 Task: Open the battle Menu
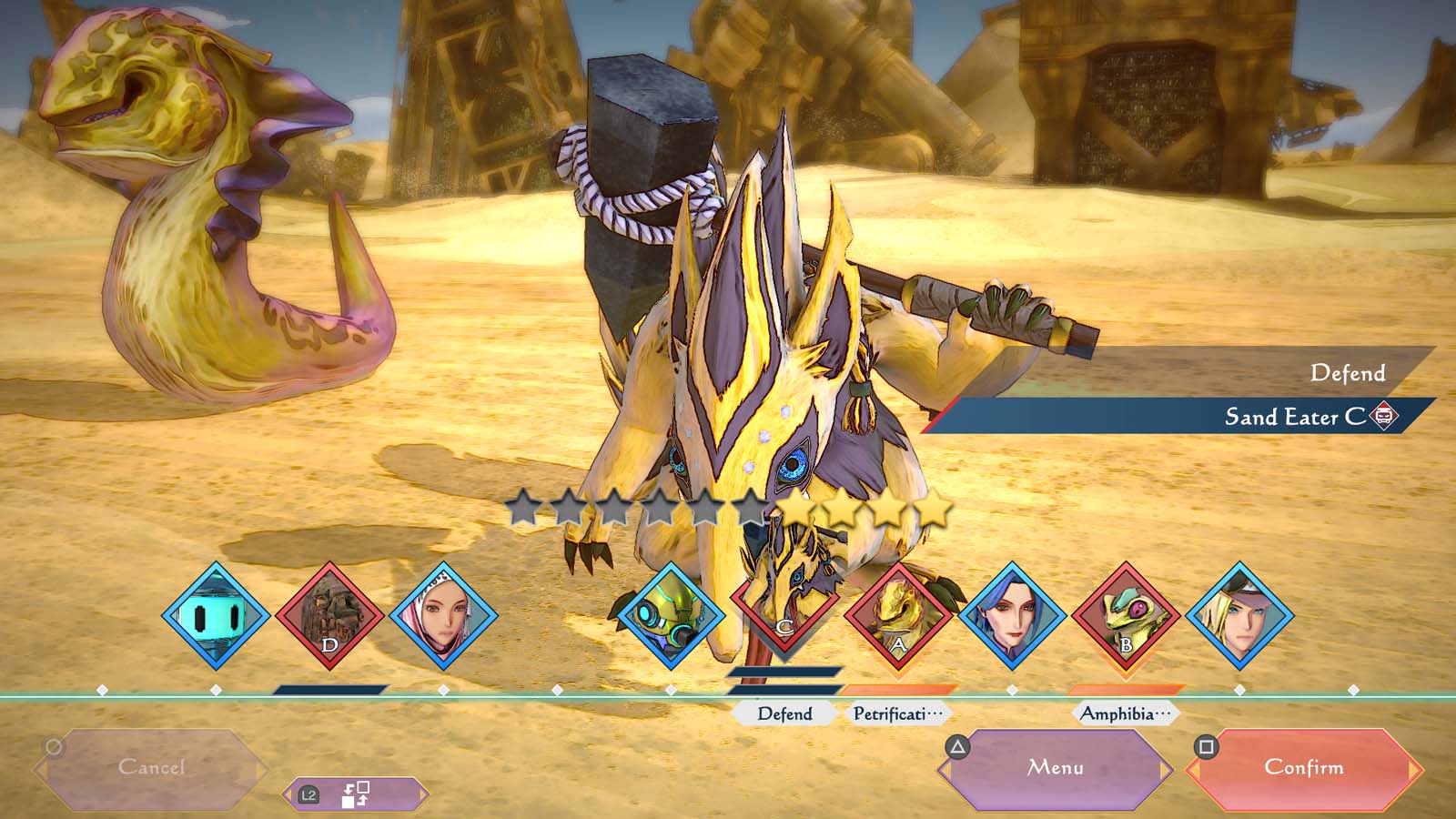(x=1056, y=767)
